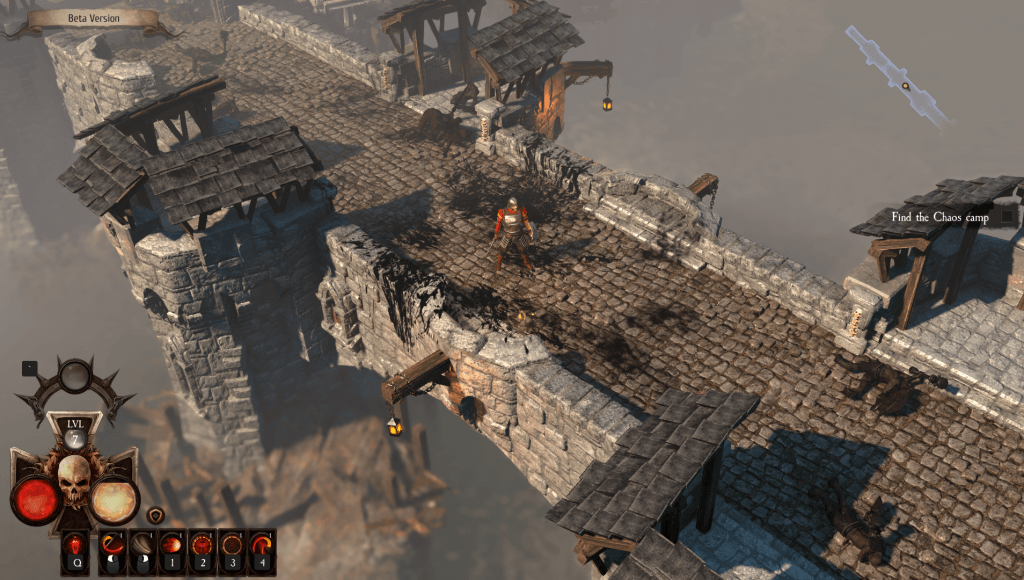Viewport: 1024px width, 580px height.
Task: Click the small shield icon beside the orbs
Action: pos(155,515)
